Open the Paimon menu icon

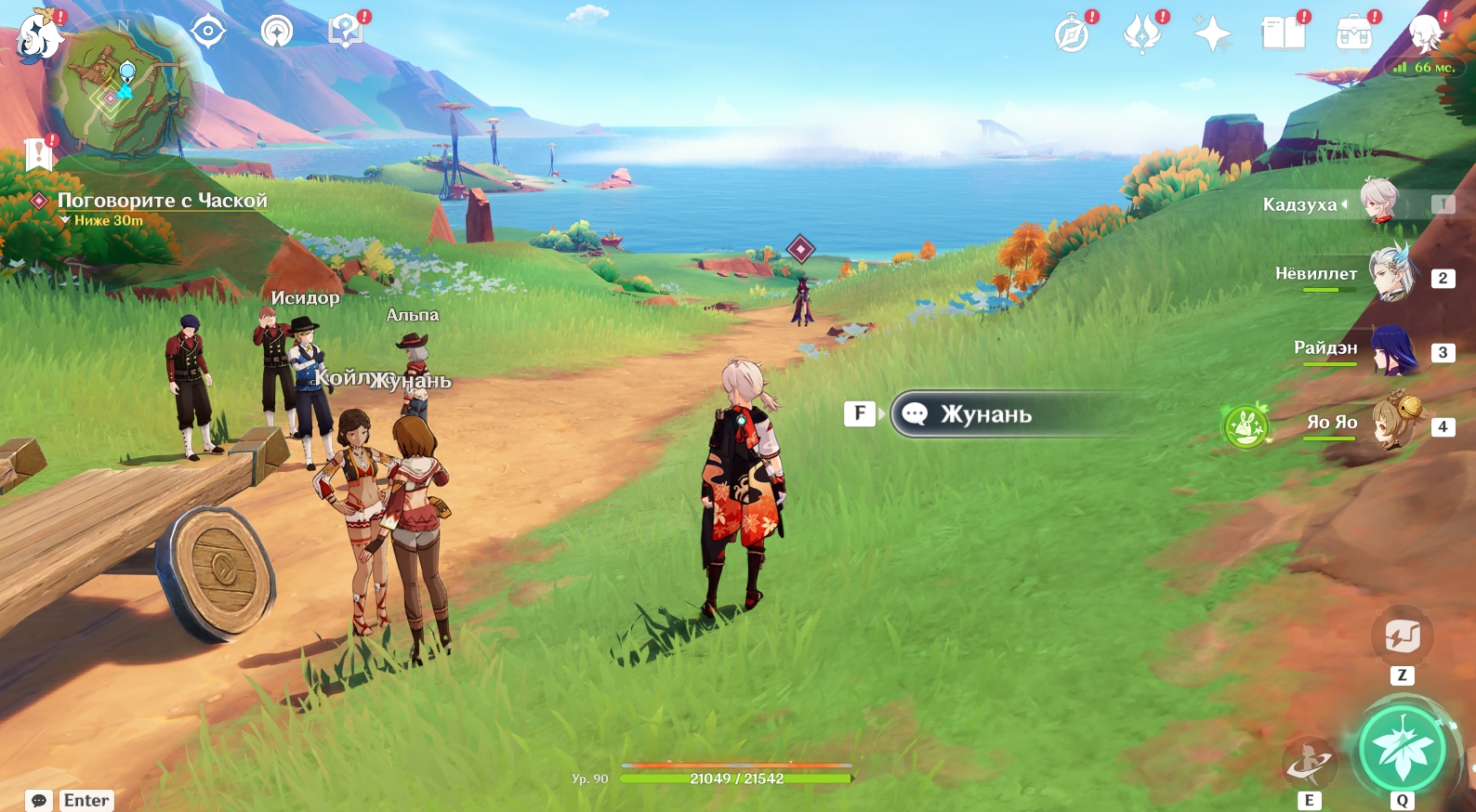click(39, 38)
